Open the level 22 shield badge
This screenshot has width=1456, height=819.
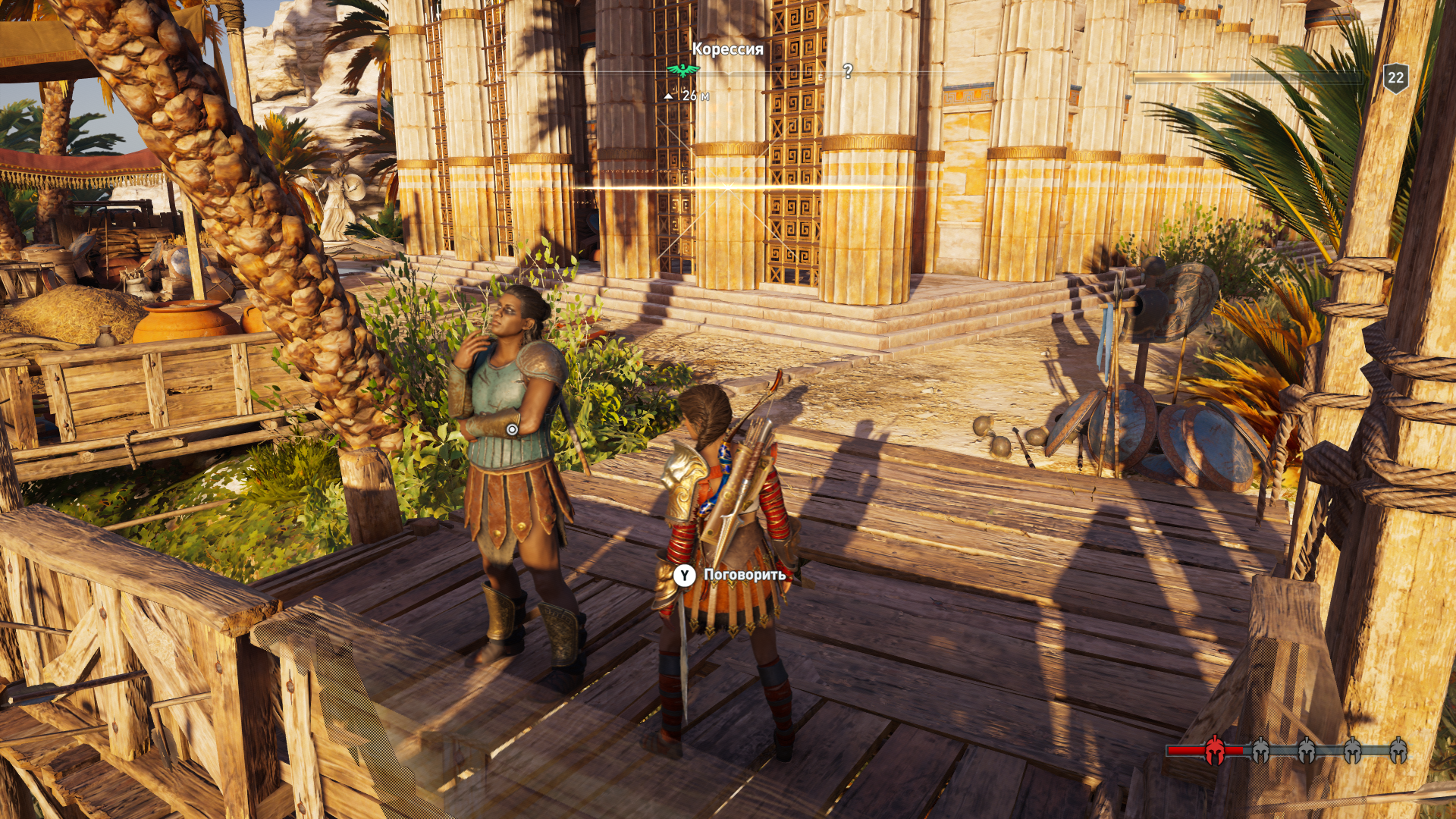[x=1395, y=77]
